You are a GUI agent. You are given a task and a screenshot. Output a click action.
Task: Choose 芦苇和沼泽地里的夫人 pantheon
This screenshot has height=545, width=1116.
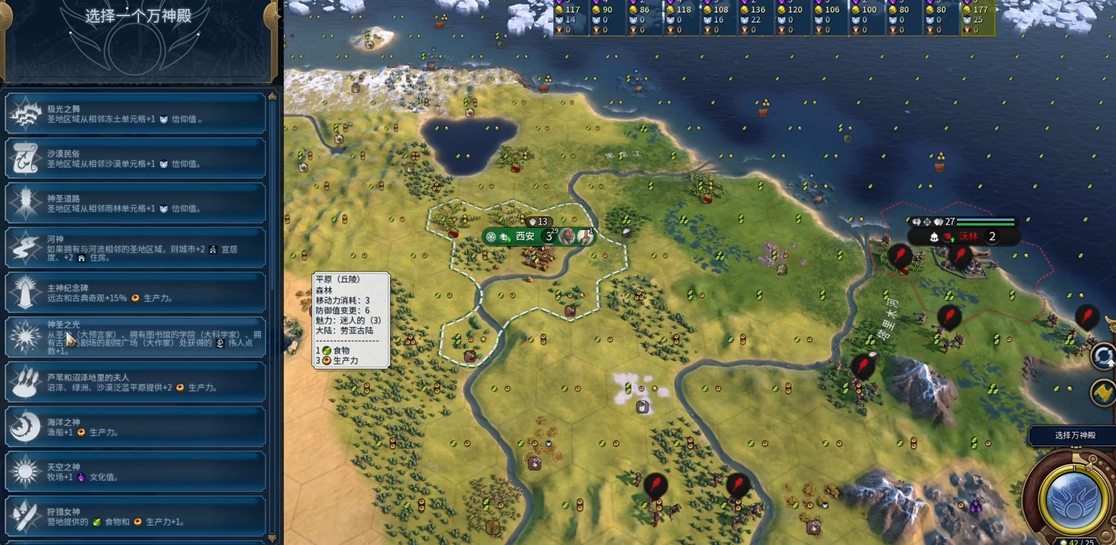click(x=136, y=381)
